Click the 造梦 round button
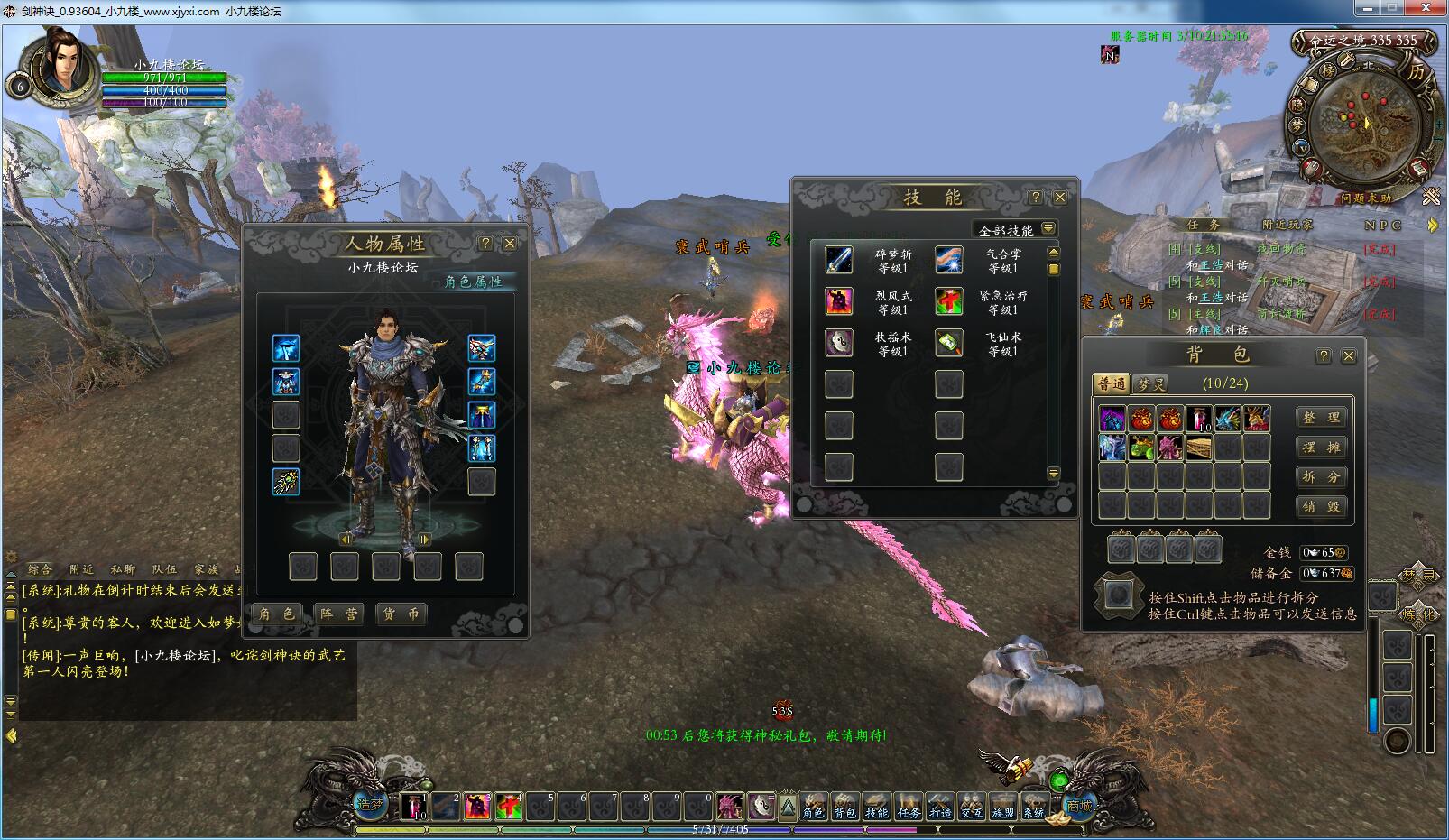The height and width of the screenshot is (840, 1449). 370,804
